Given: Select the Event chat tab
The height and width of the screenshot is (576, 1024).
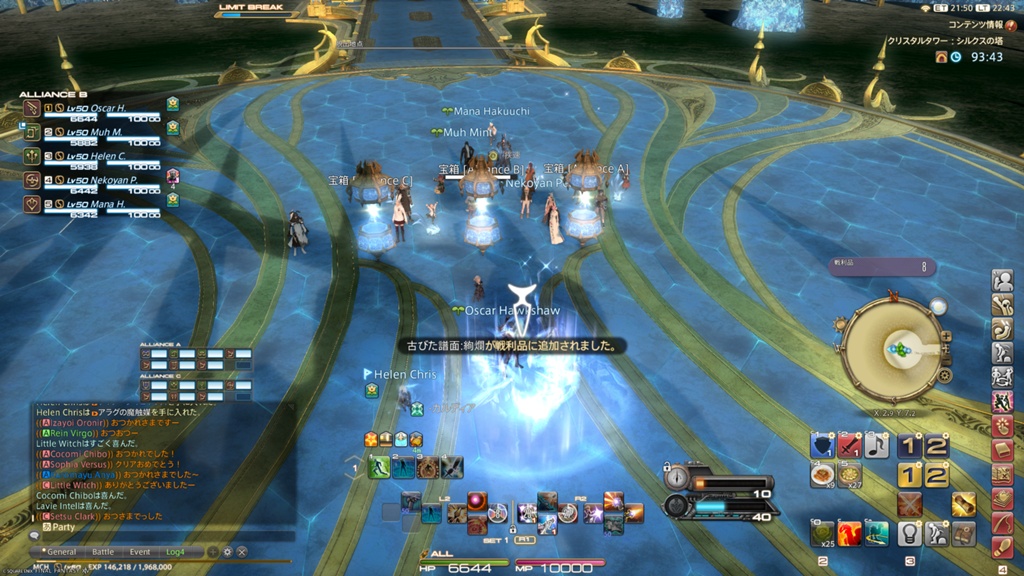Looking at the screenshot, I should pyautogui.click(x=140, y=551).
